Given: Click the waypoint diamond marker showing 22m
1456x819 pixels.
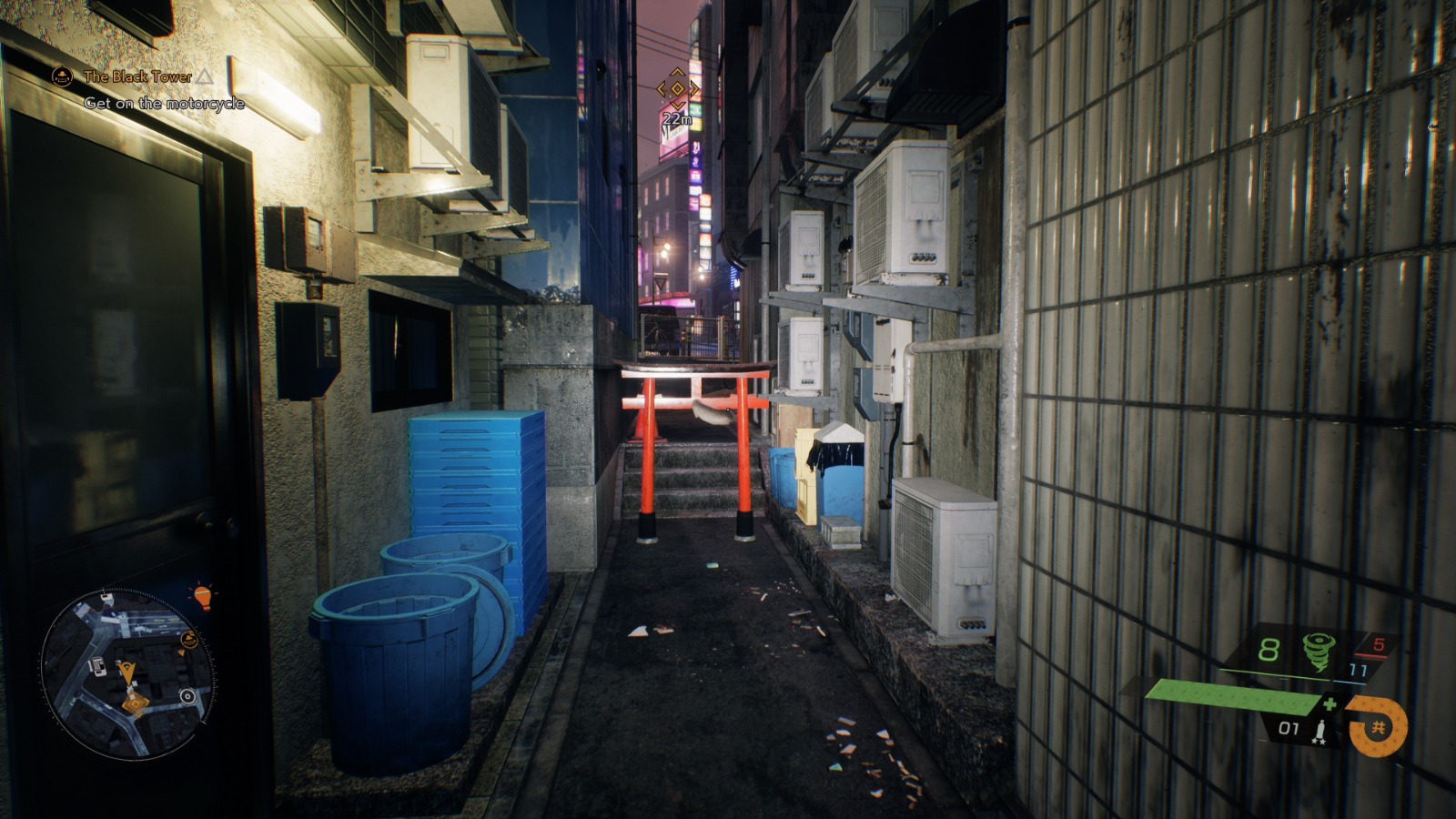Looking at the screenshot, I should [676, 90].
